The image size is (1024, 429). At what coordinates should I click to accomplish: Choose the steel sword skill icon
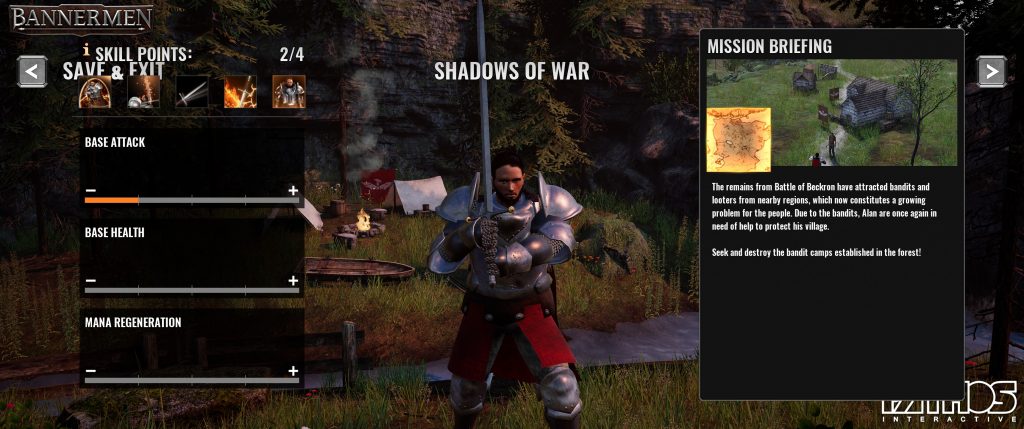coord(192,92)
